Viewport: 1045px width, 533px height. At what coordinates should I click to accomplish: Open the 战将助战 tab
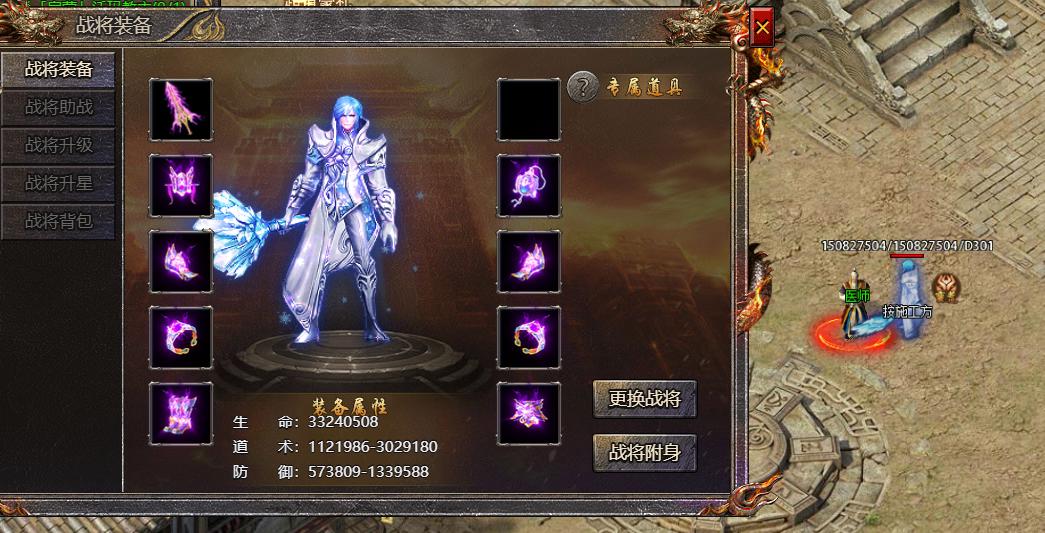[58, 107]
